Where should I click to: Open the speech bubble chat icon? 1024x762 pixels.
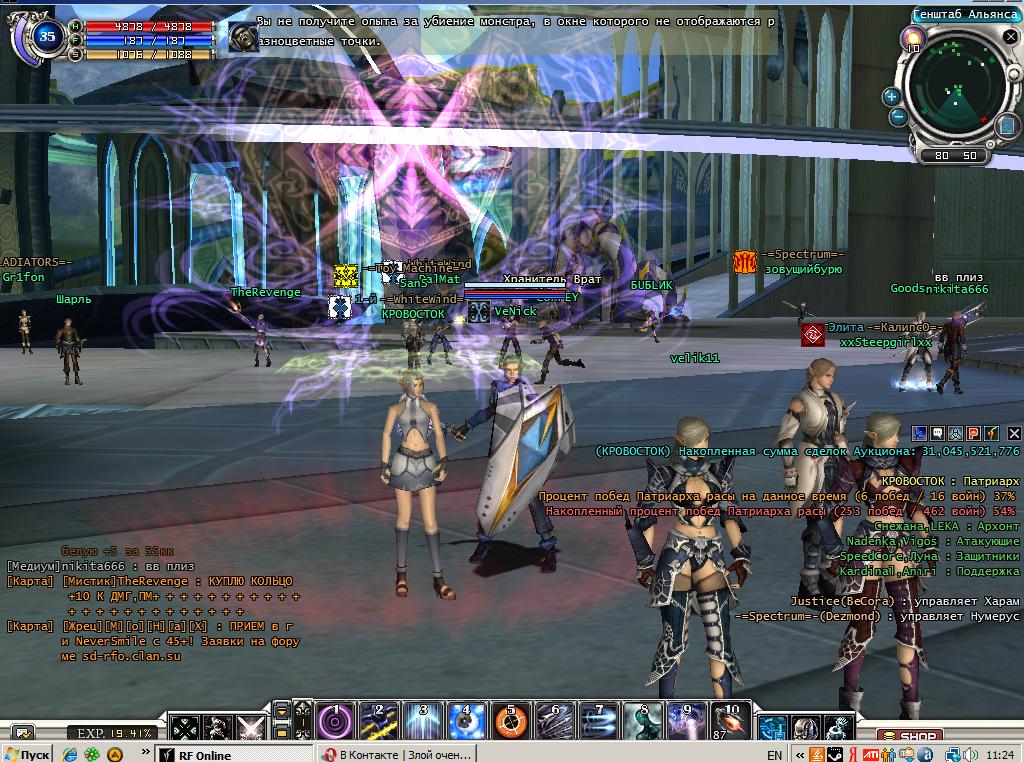pos(939,434)
